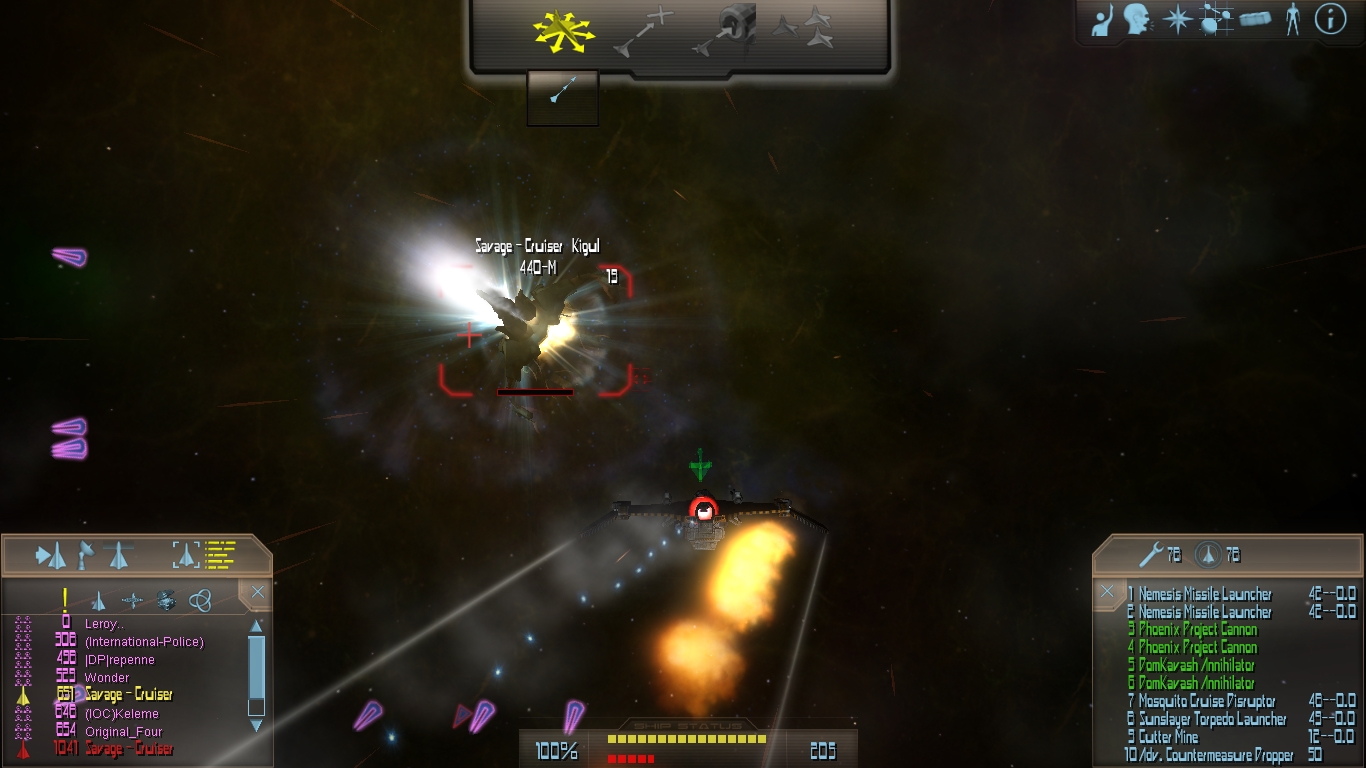Toggle the Sunslayer Torpedo Launcher weapon
The width and height of the screenshot is (1366, 768).
(1212, 719)
